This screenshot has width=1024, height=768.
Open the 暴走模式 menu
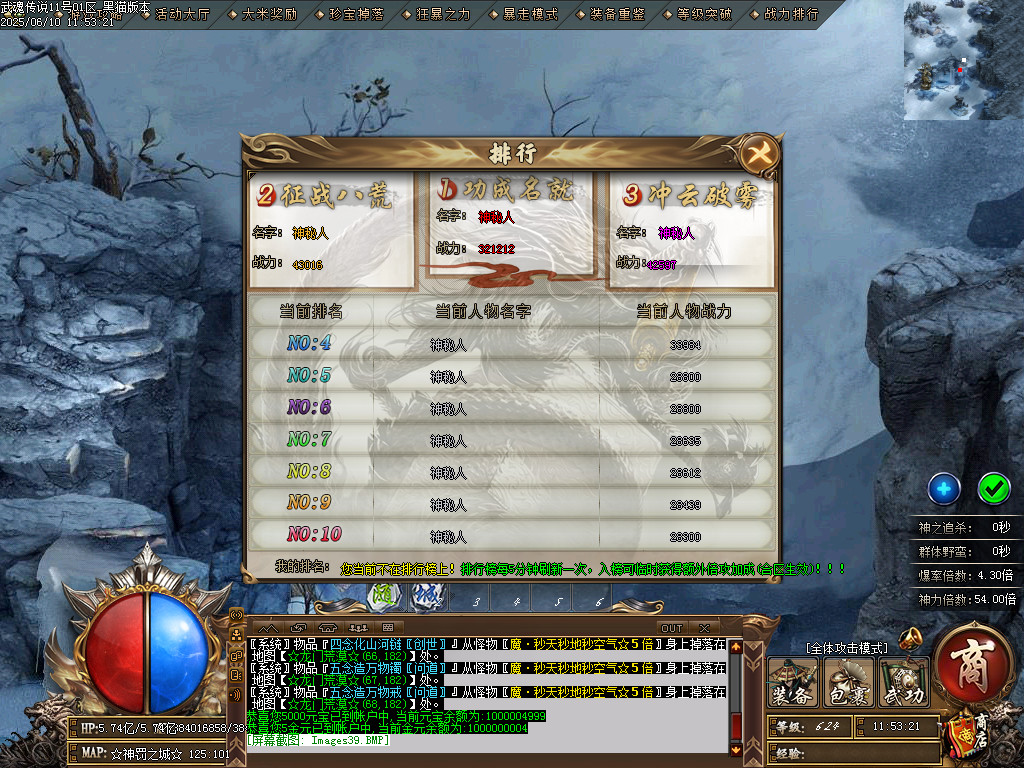pos(530,14)
